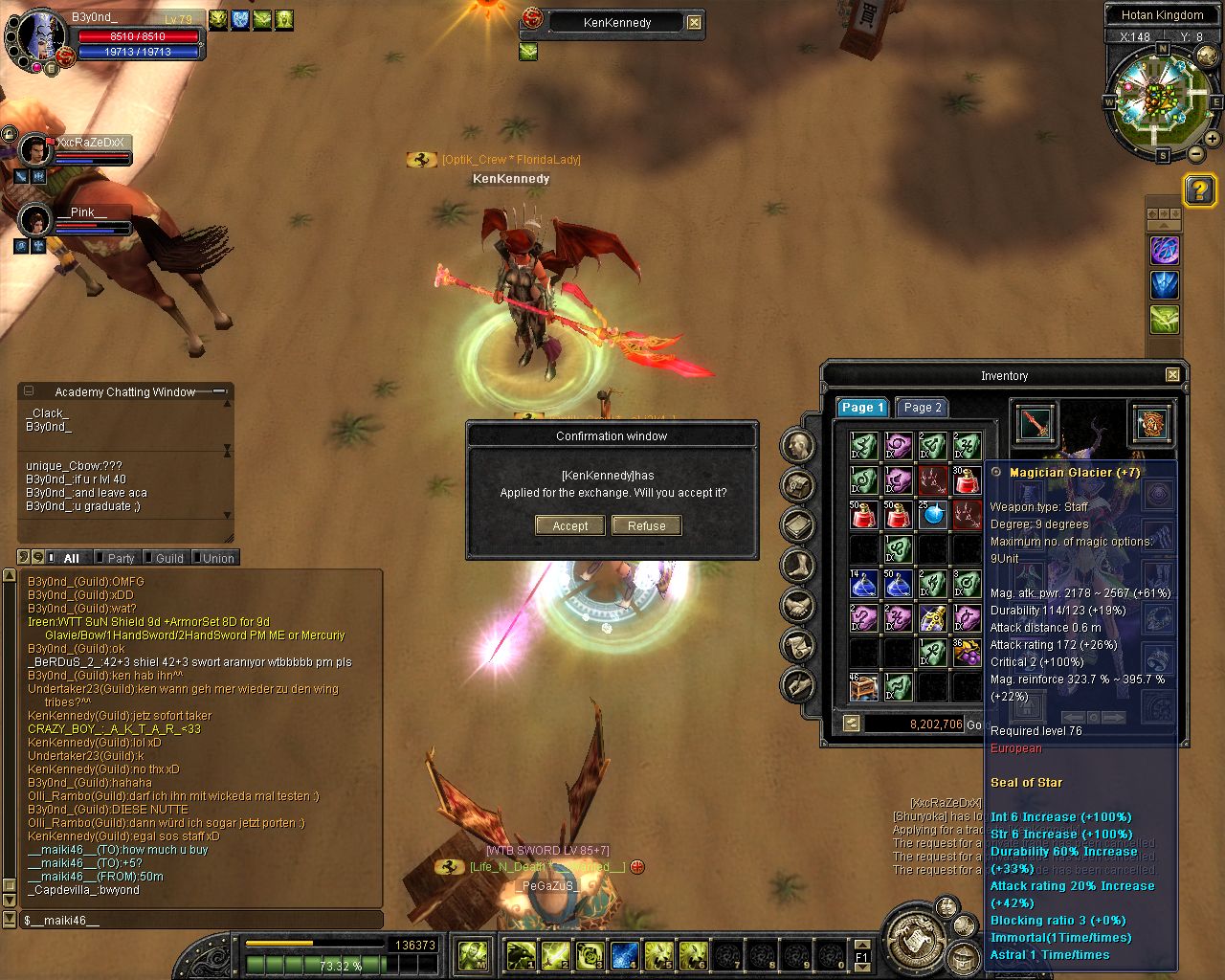Accept KenKennedy's exchange request
The height and width of the screenshot is (980, 1225).
click(x=569, y=525)
